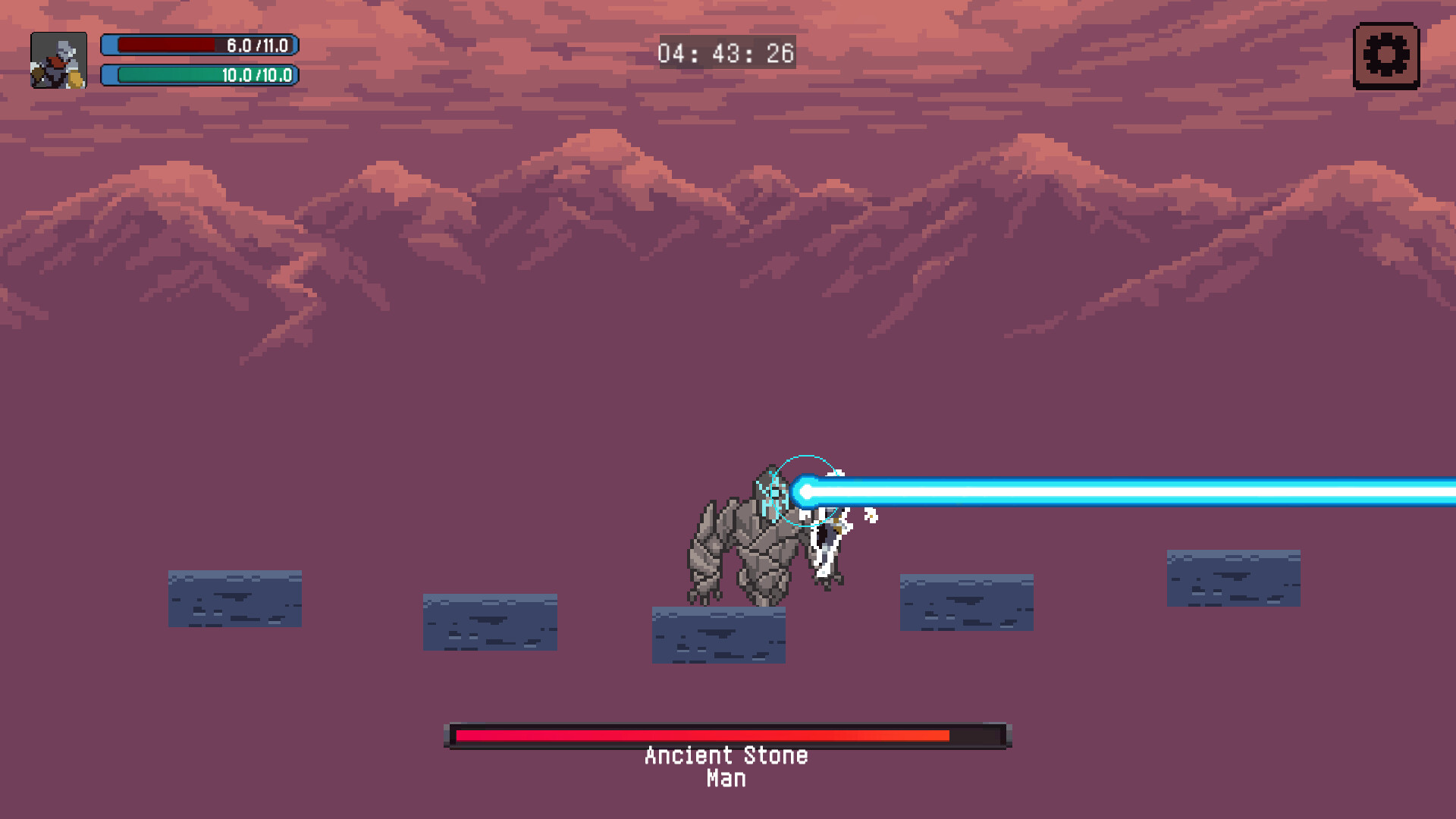Click the green mana bar showing 10.0/10.0
1456x819 pixels.
click(x=199, y=75)
